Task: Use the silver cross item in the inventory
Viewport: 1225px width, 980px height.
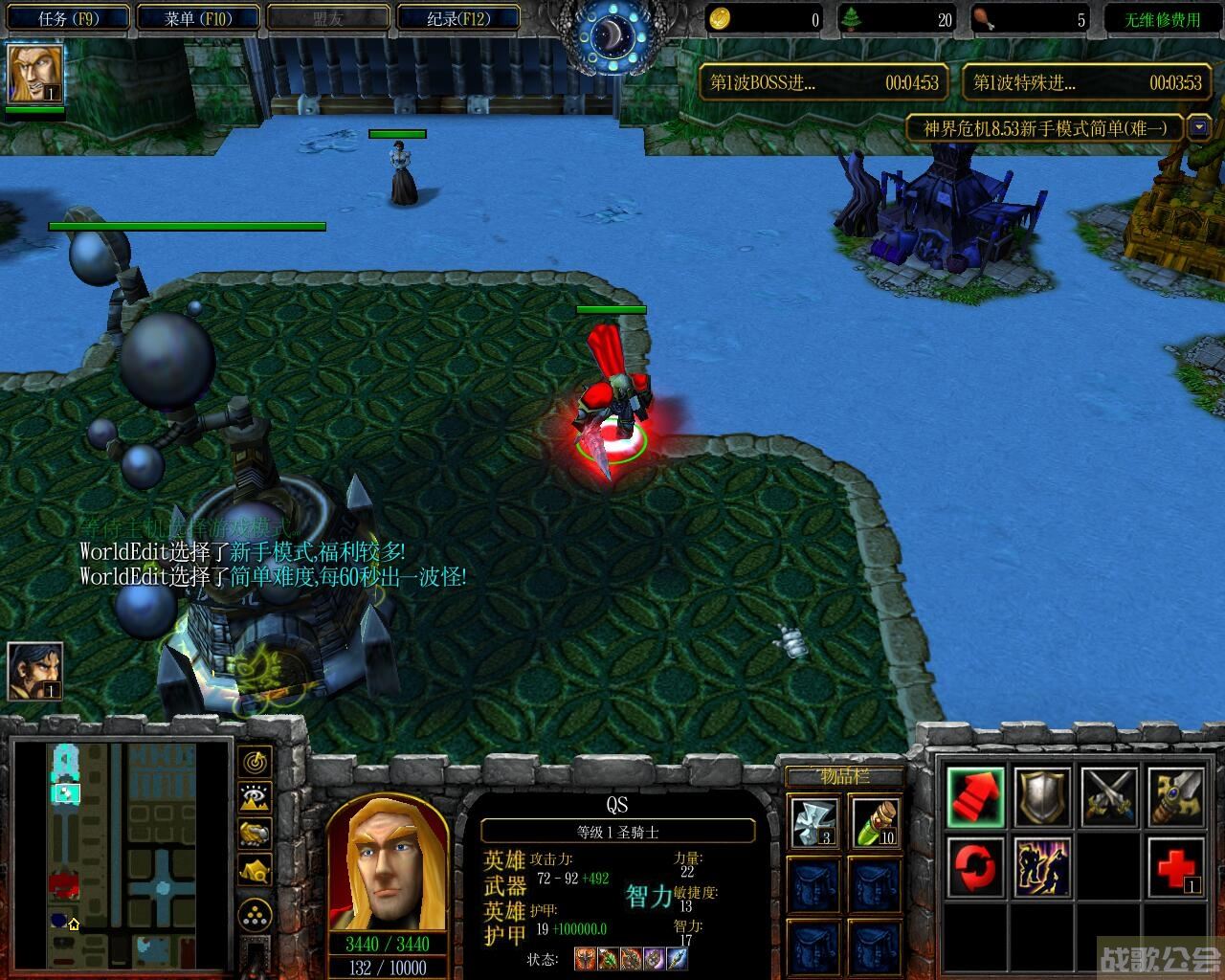Action: tap(813, 823)
